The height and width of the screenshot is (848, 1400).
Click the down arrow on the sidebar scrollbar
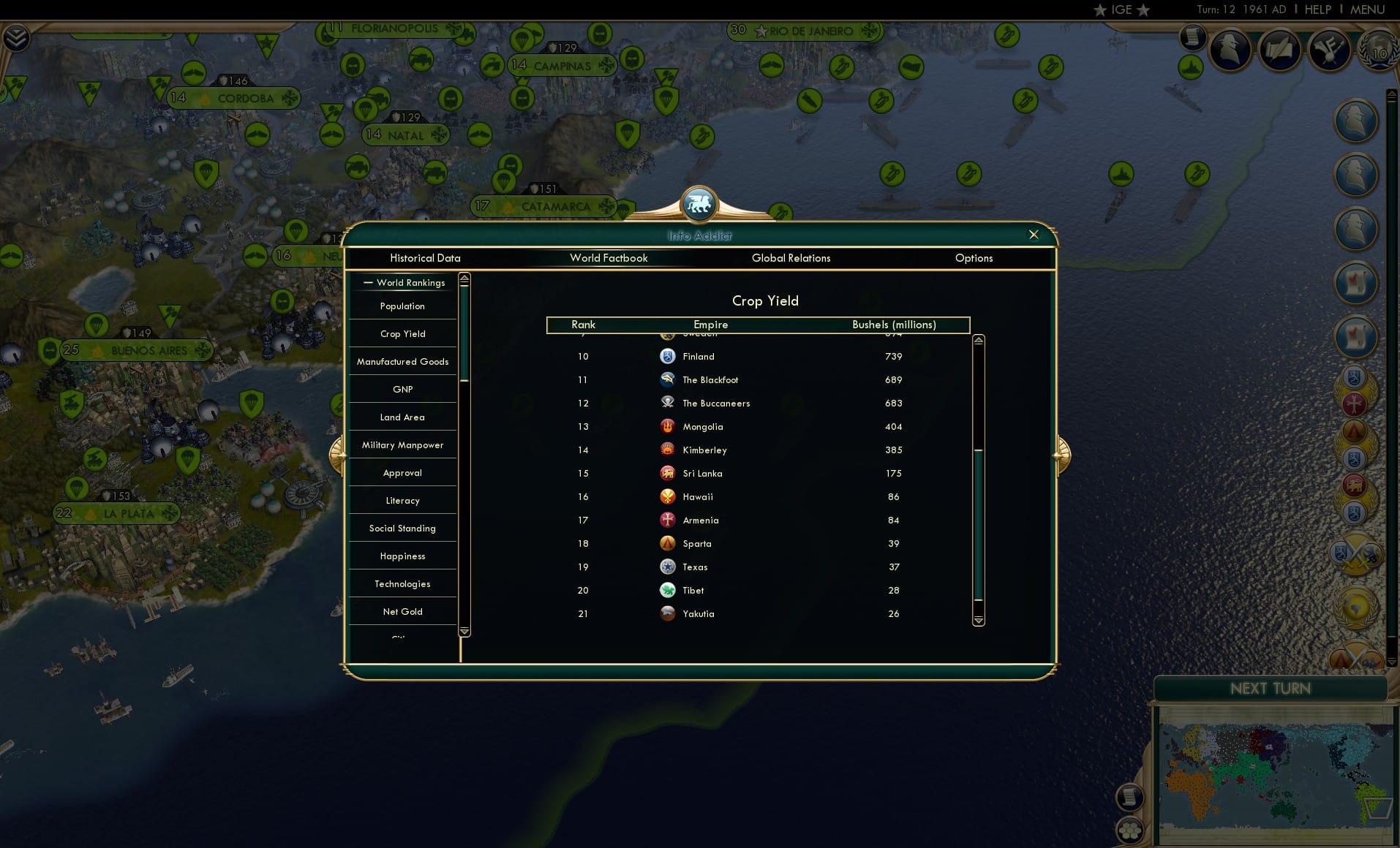pyautogui.click(x=463, y=632)
